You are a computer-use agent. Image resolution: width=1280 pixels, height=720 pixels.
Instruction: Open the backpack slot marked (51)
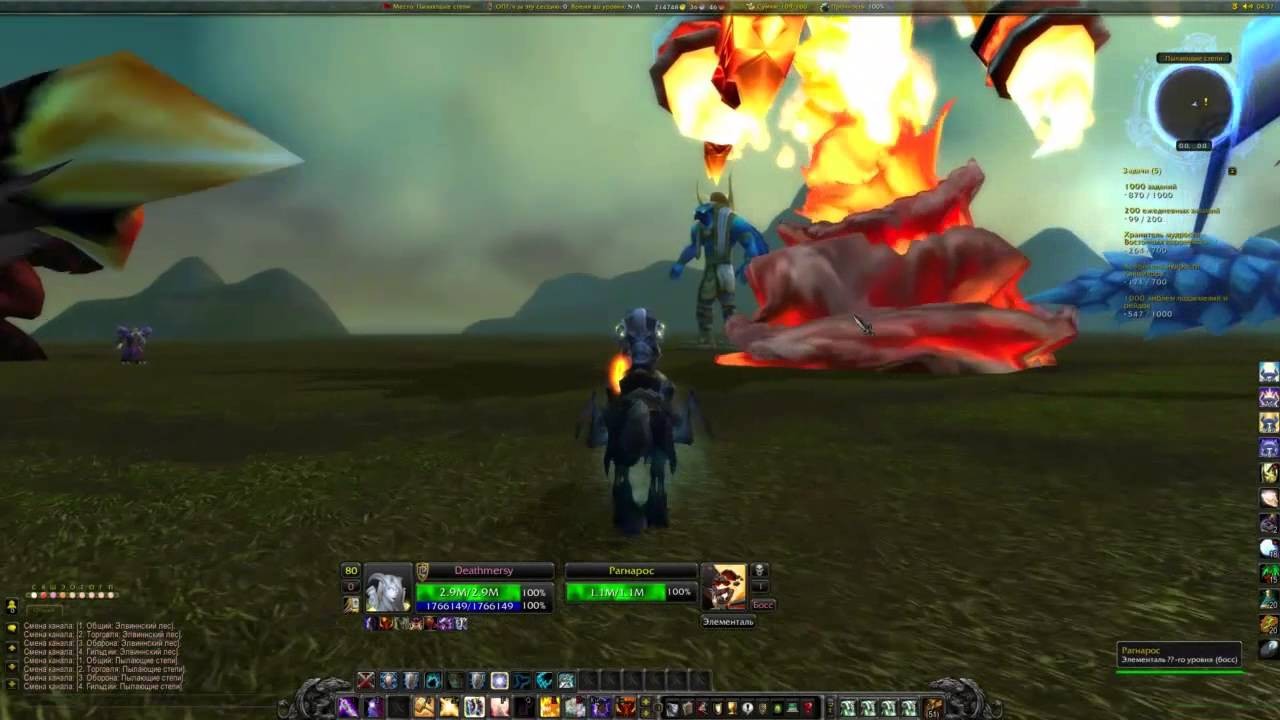pyautogui.click(x=934, y=708)
